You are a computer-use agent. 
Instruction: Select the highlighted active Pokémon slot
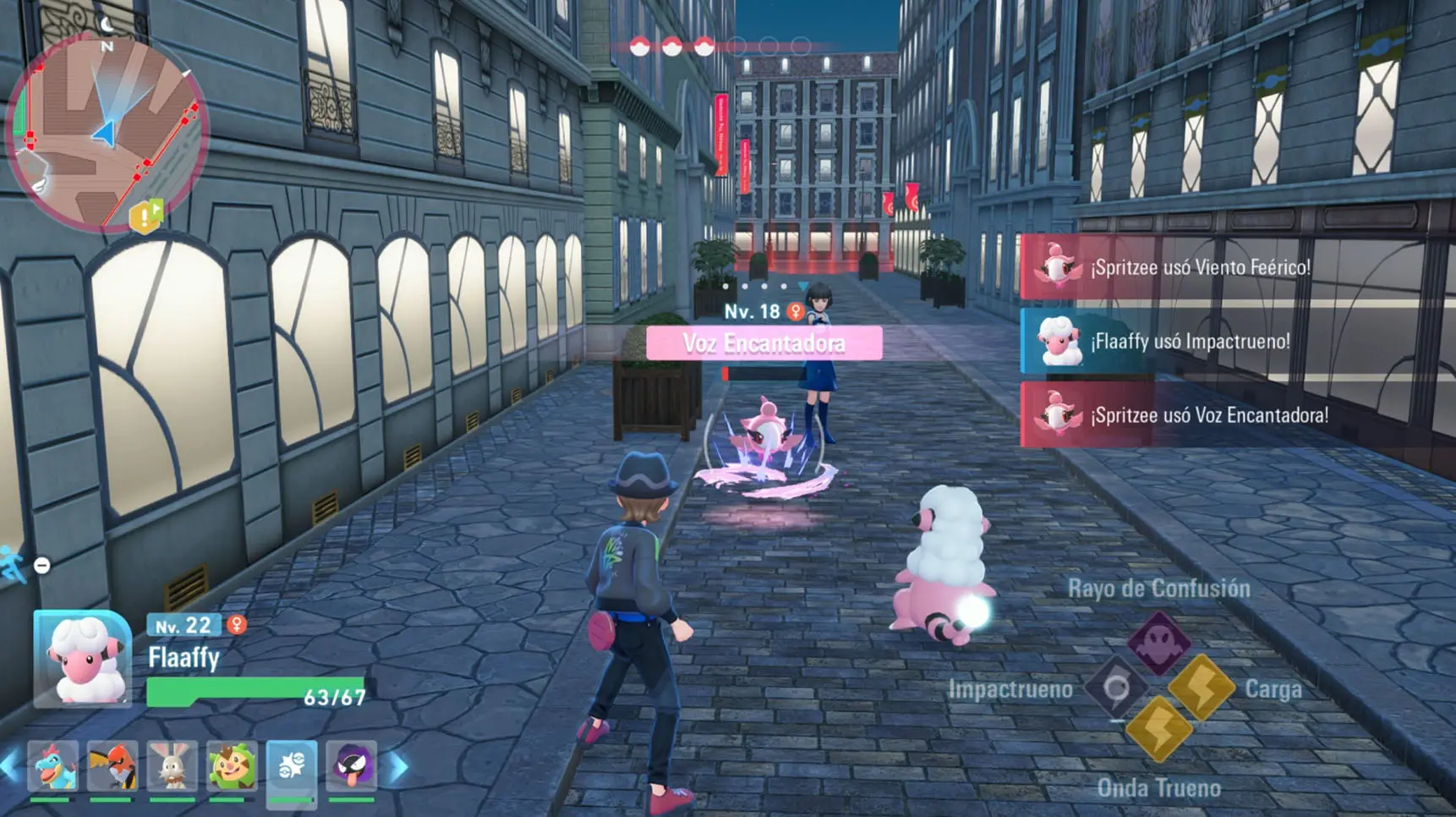coord(292,766)
